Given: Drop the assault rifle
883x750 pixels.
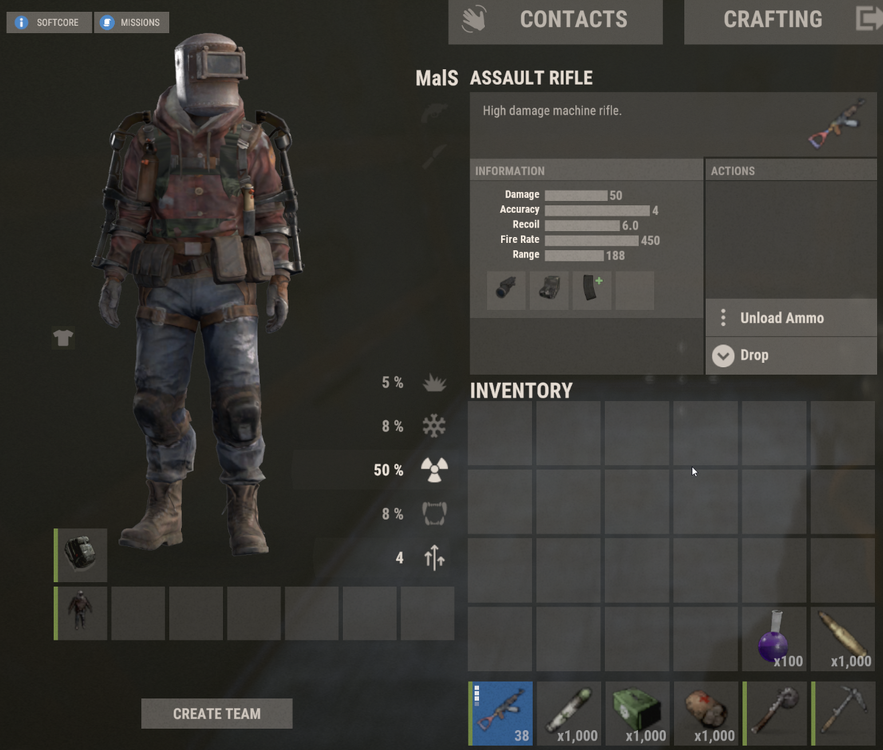Looking at the screenshot, I should coord(790,355).
